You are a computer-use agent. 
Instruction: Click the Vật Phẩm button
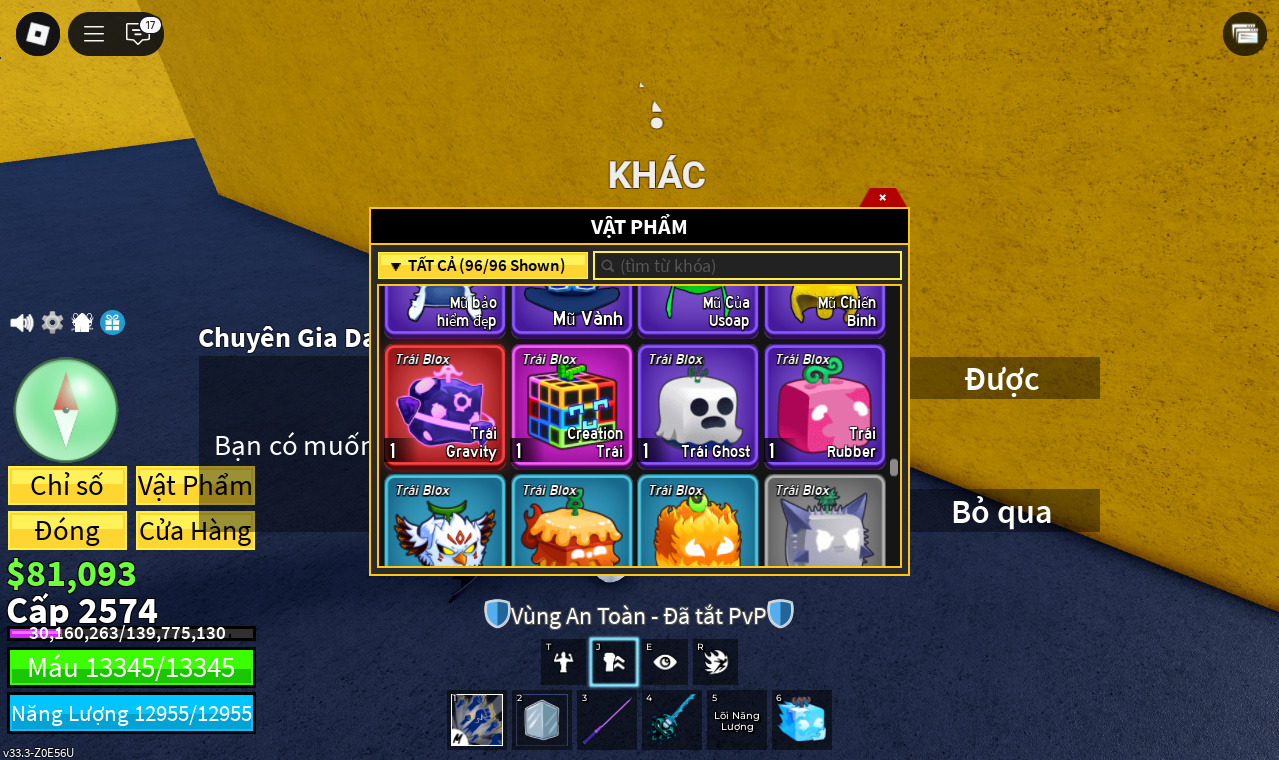195,486
